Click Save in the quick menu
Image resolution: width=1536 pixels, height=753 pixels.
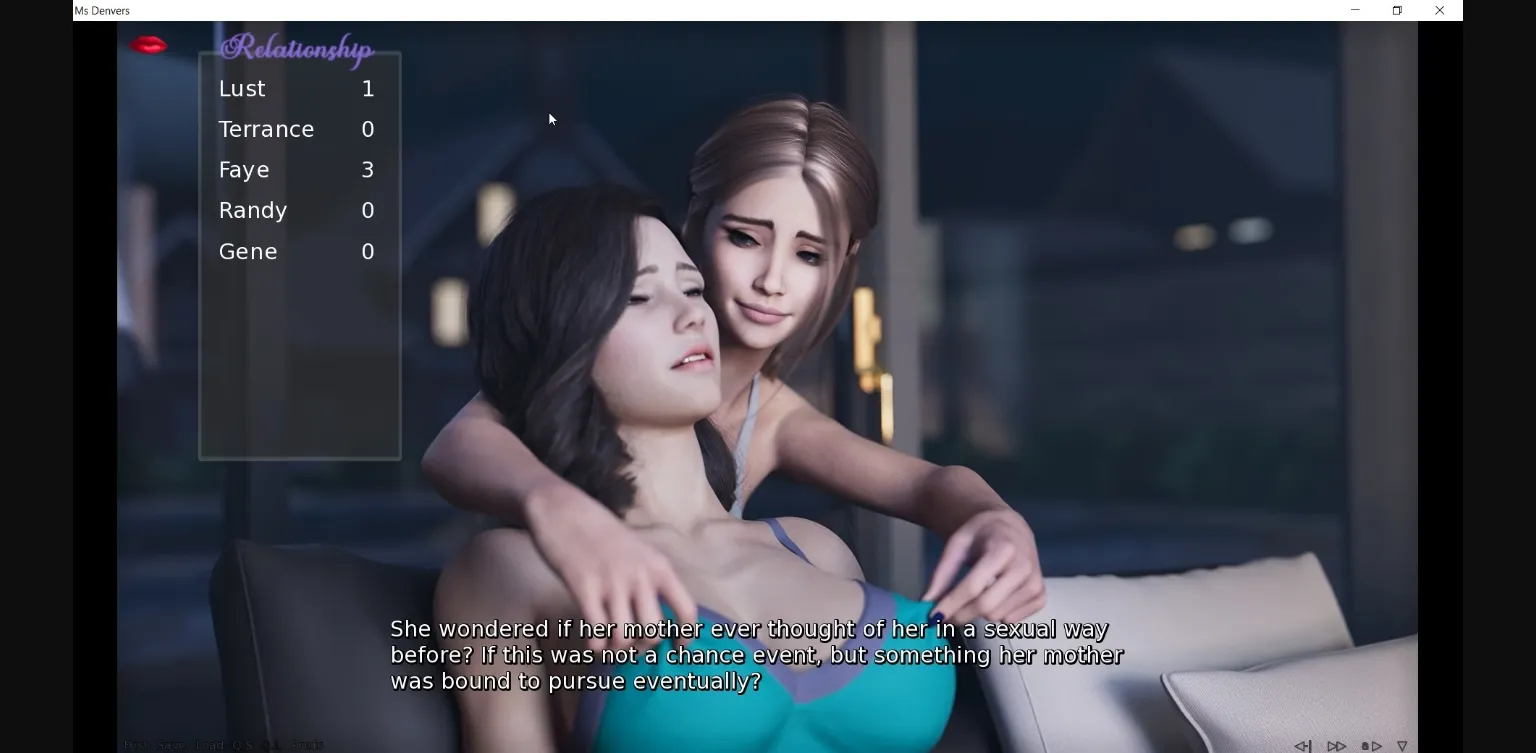point(172,744)
